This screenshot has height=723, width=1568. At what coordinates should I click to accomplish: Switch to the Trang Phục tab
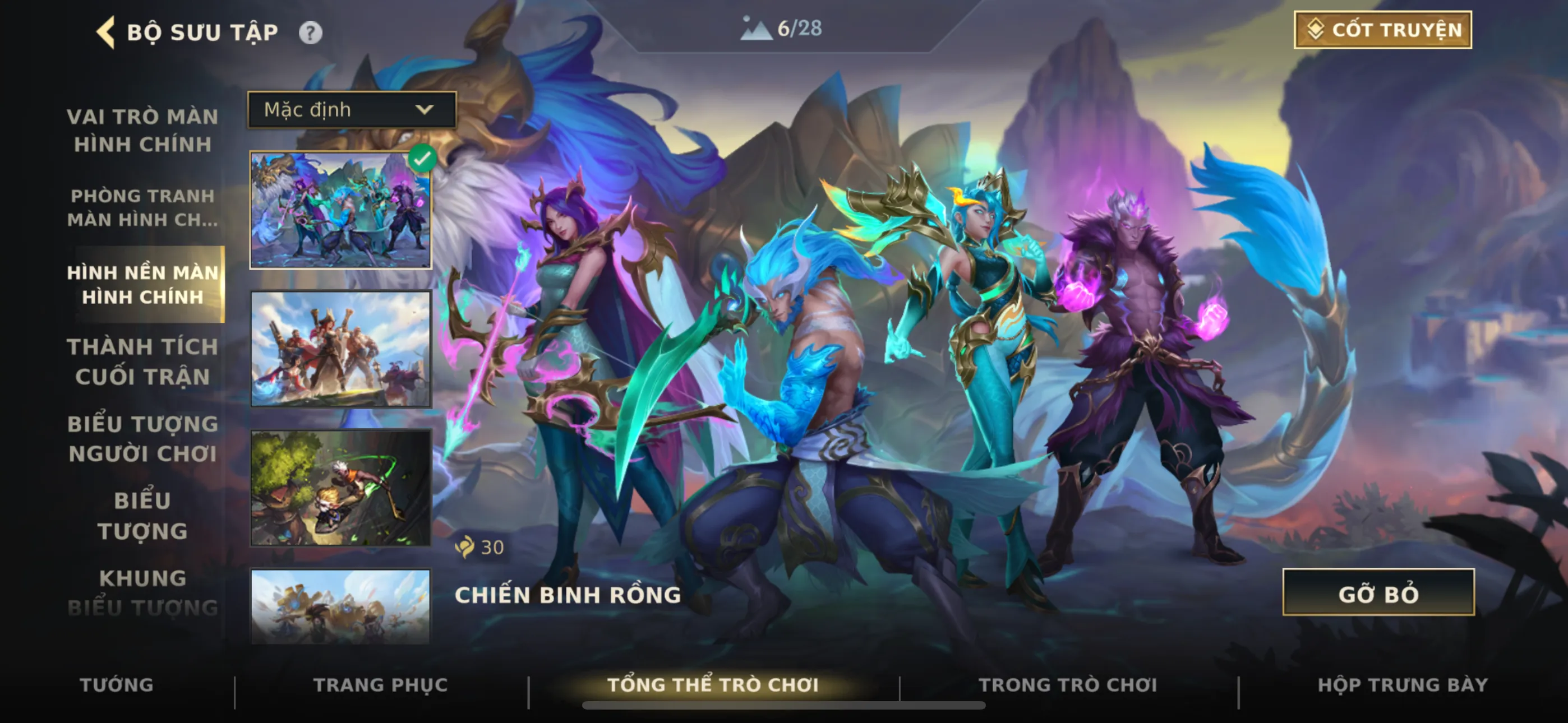380,685
